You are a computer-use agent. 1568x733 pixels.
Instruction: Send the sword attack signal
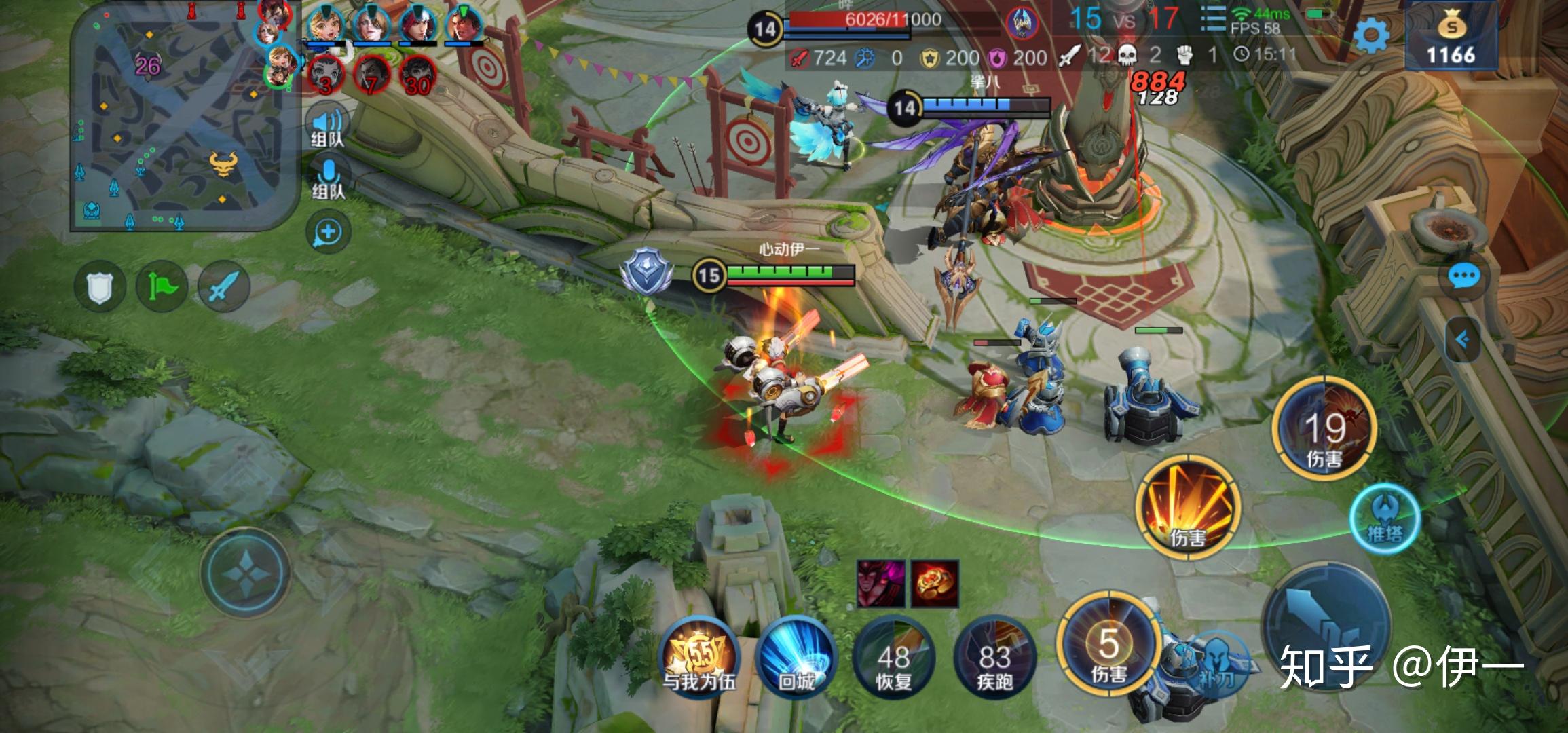(x=223, y=286)
